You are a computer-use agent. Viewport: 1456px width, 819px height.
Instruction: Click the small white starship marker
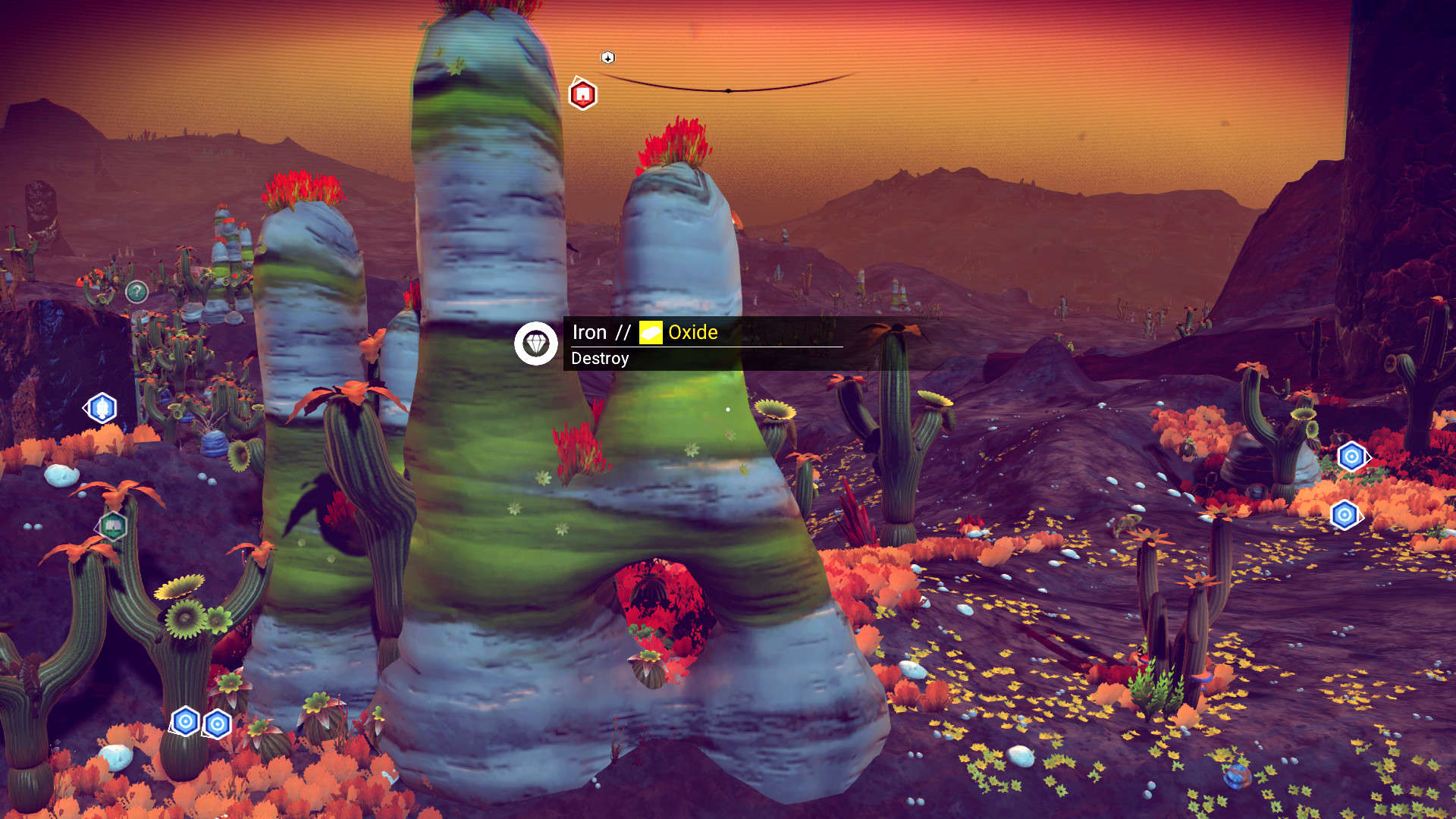coord(607,58)
